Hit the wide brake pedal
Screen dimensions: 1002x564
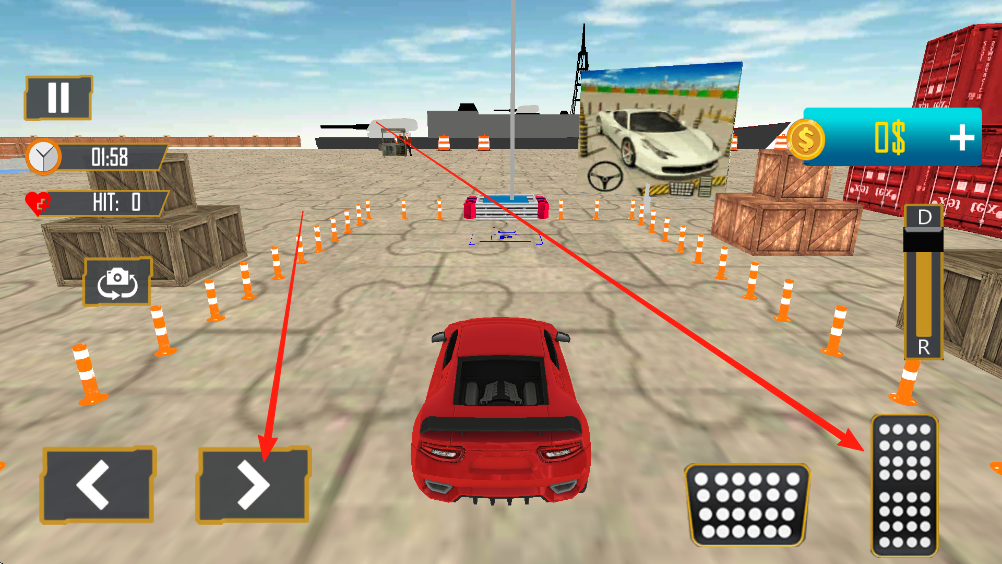coord(747,504)
